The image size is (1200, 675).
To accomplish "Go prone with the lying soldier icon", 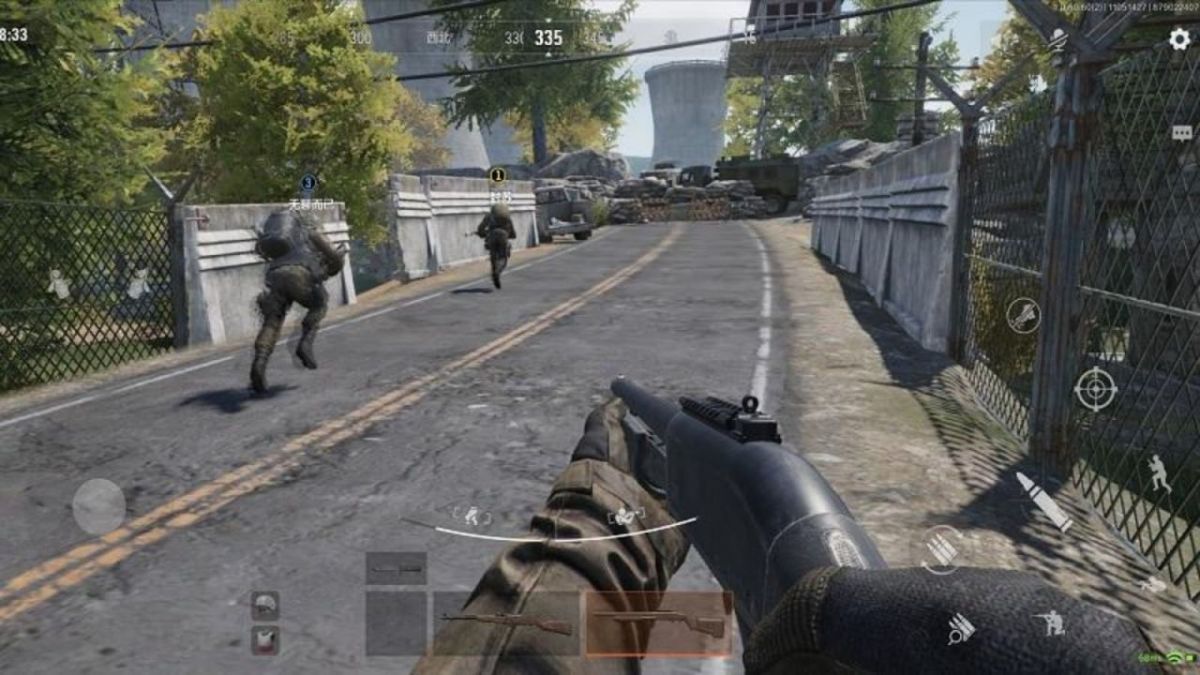I will [1152, 584].
